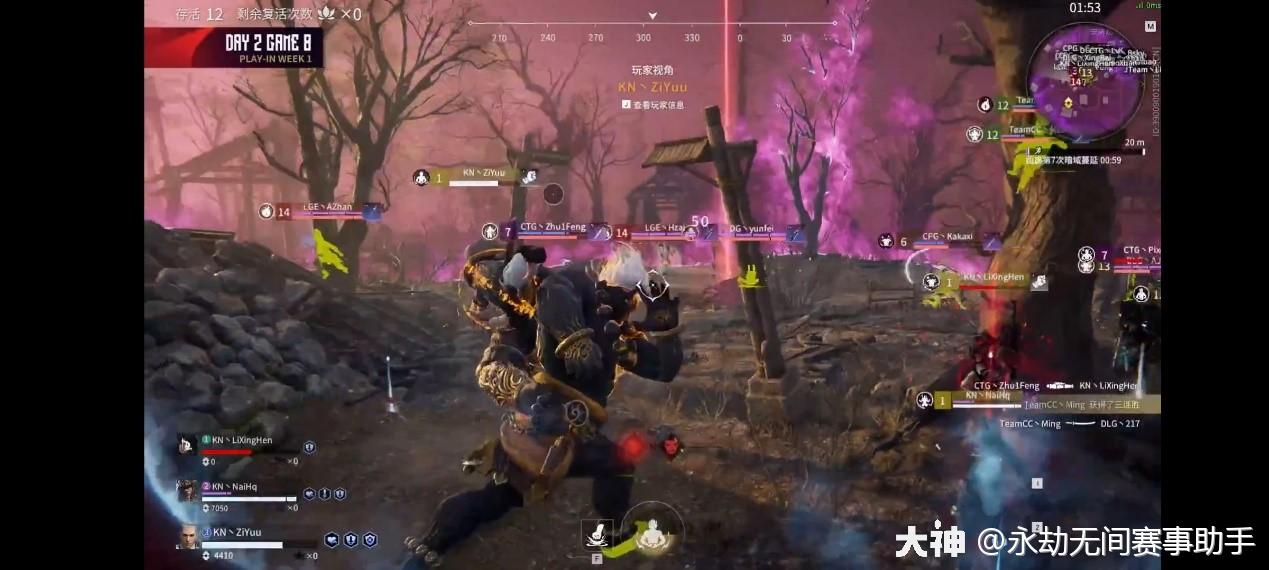Select KN ZiYuu row in squad list
The width and height of the screenshot is (1269, 570).
[237, 533]
